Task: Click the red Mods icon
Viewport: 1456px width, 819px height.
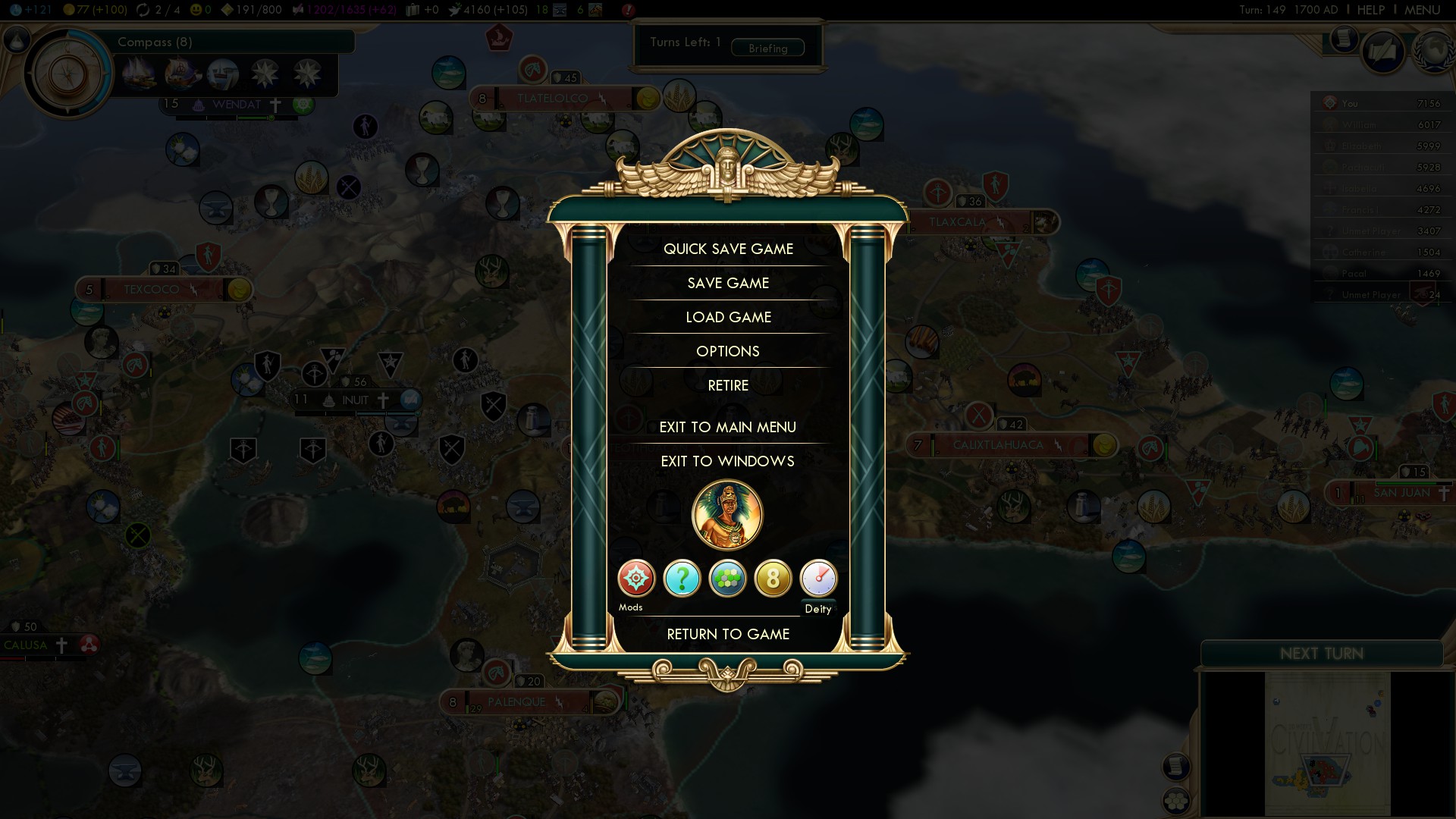Action: coord(636,579)
